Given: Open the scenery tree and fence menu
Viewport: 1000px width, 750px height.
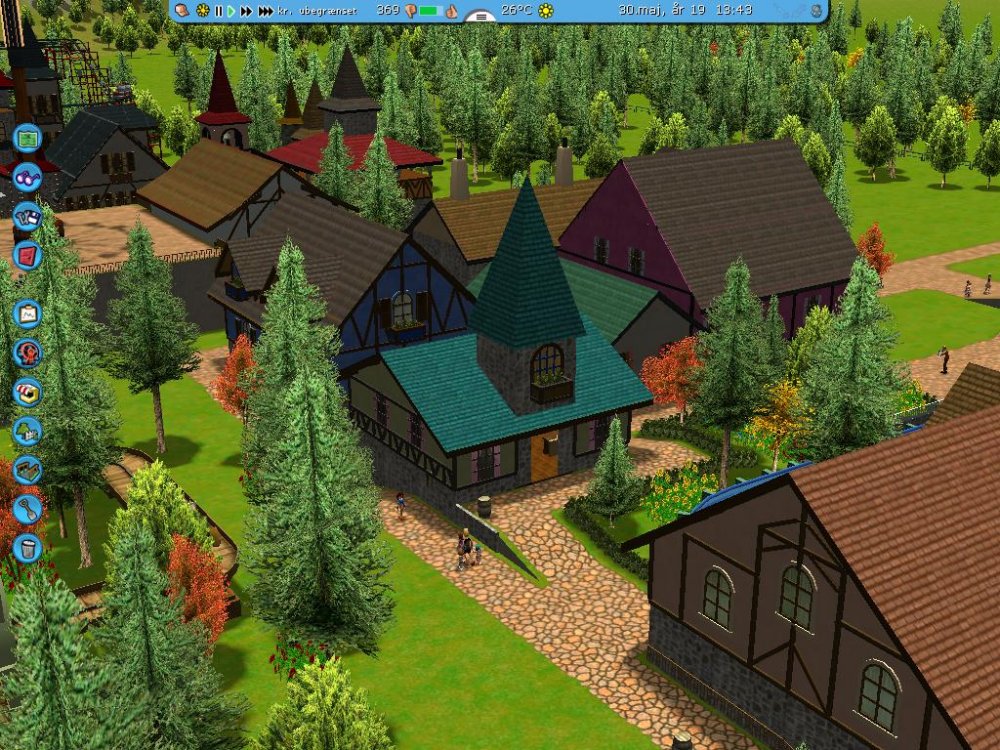Looking at the screenshot, I should tap(27, 430).
